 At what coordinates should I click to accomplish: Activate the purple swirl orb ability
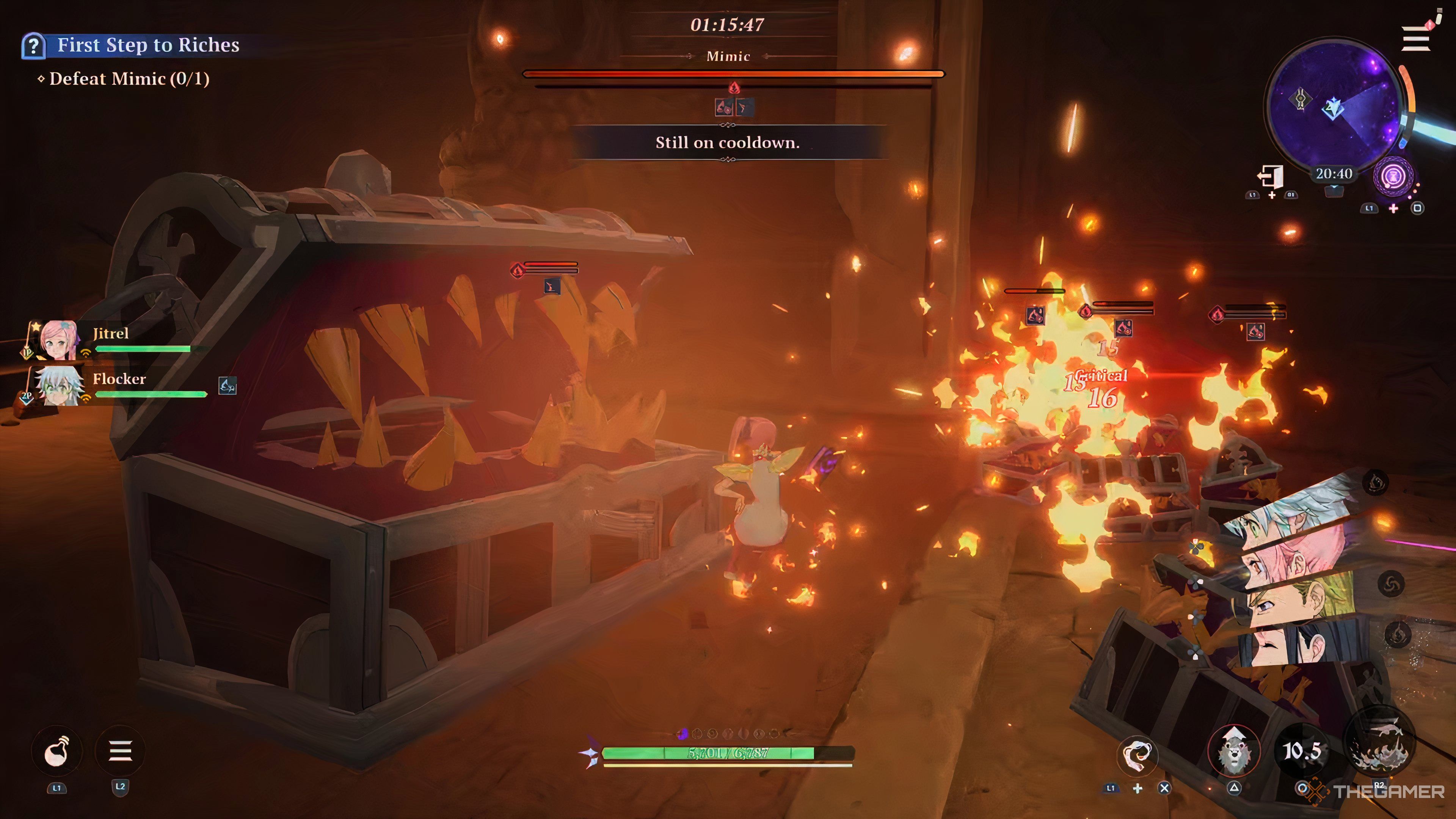coord(1393,177)
